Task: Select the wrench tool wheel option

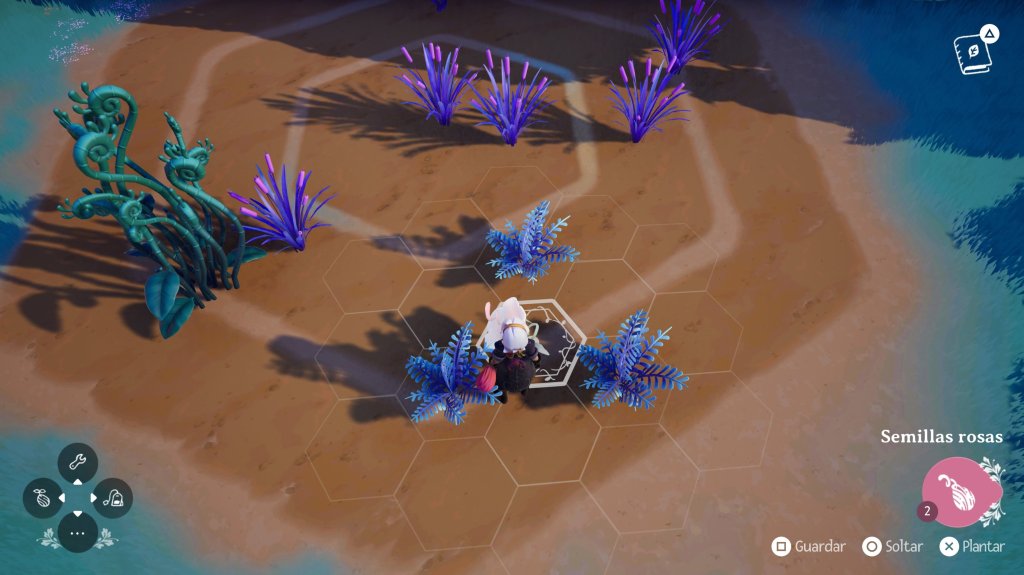Action: [x=78, y=463]
